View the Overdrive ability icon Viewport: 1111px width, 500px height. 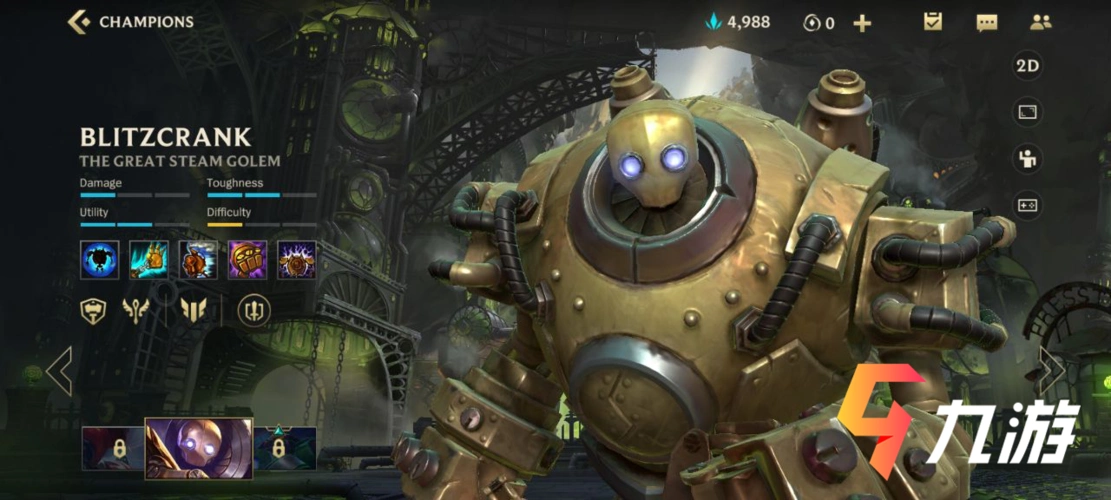pyautogui.click(x=198, y=260)
